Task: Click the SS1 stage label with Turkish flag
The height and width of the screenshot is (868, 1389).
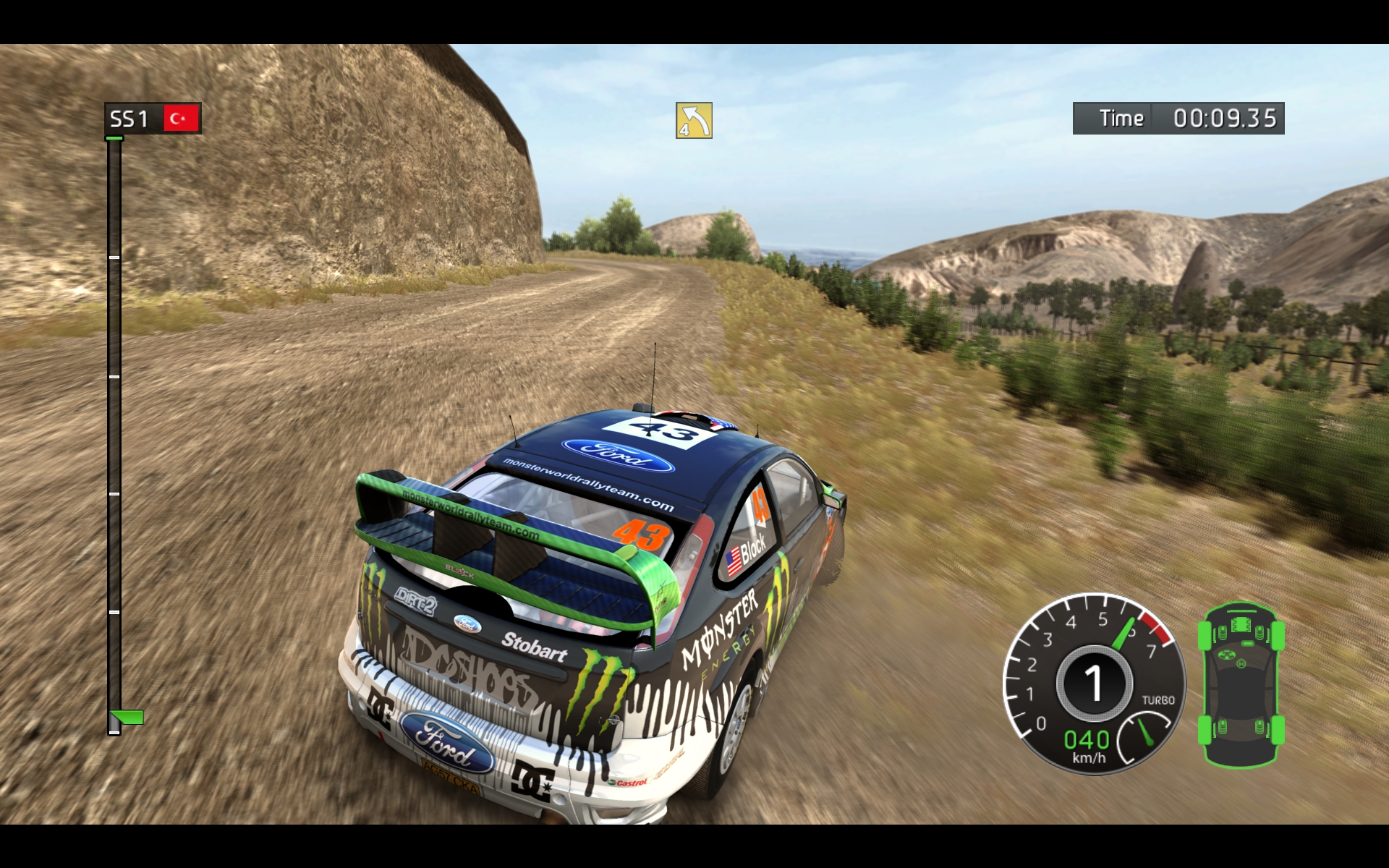Action: click(x=153, y=118)
